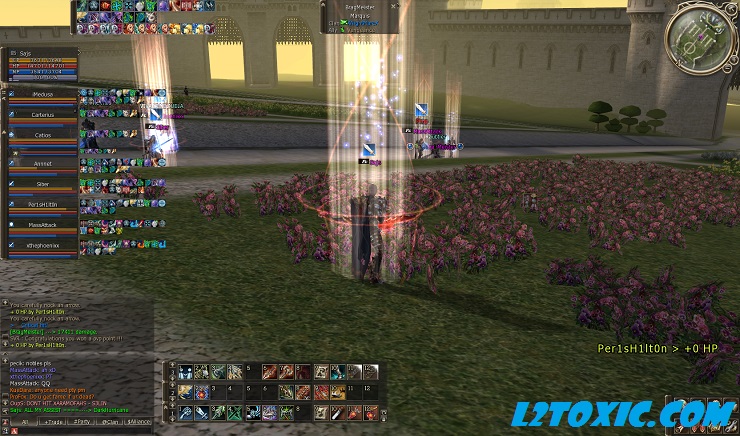Select party member MassAttack
This screenshot has width=740, height=436.
click(42, 226)
